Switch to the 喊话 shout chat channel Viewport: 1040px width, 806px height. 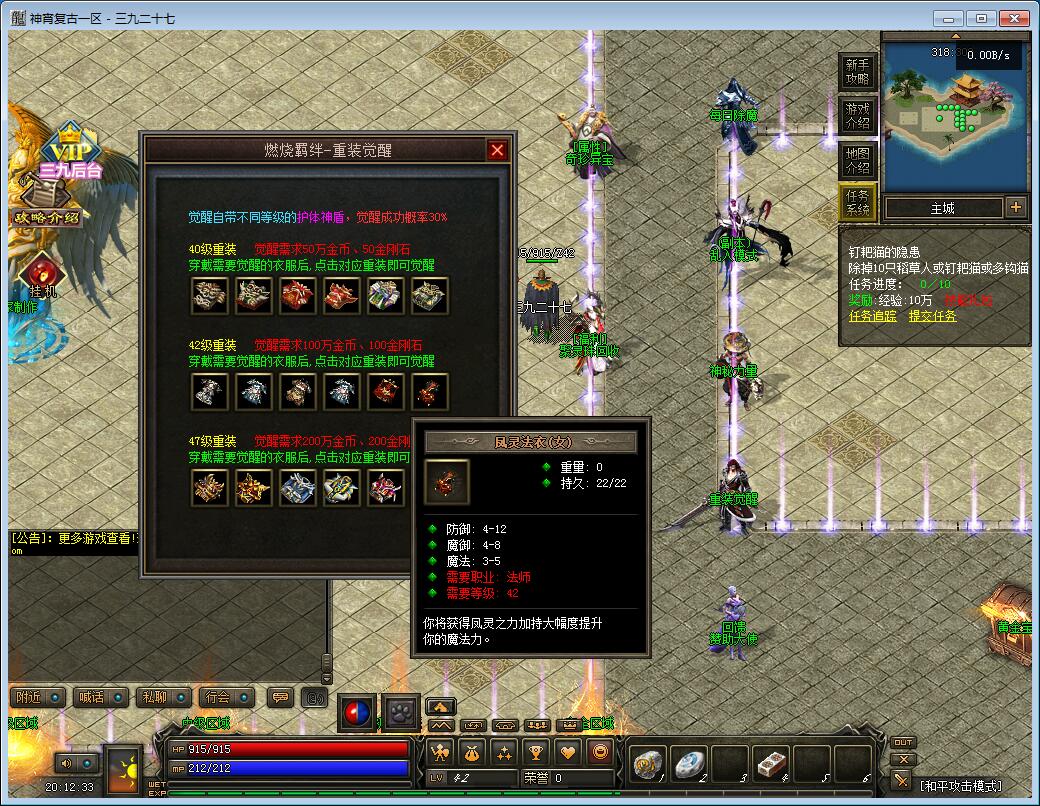coord(91,697)
